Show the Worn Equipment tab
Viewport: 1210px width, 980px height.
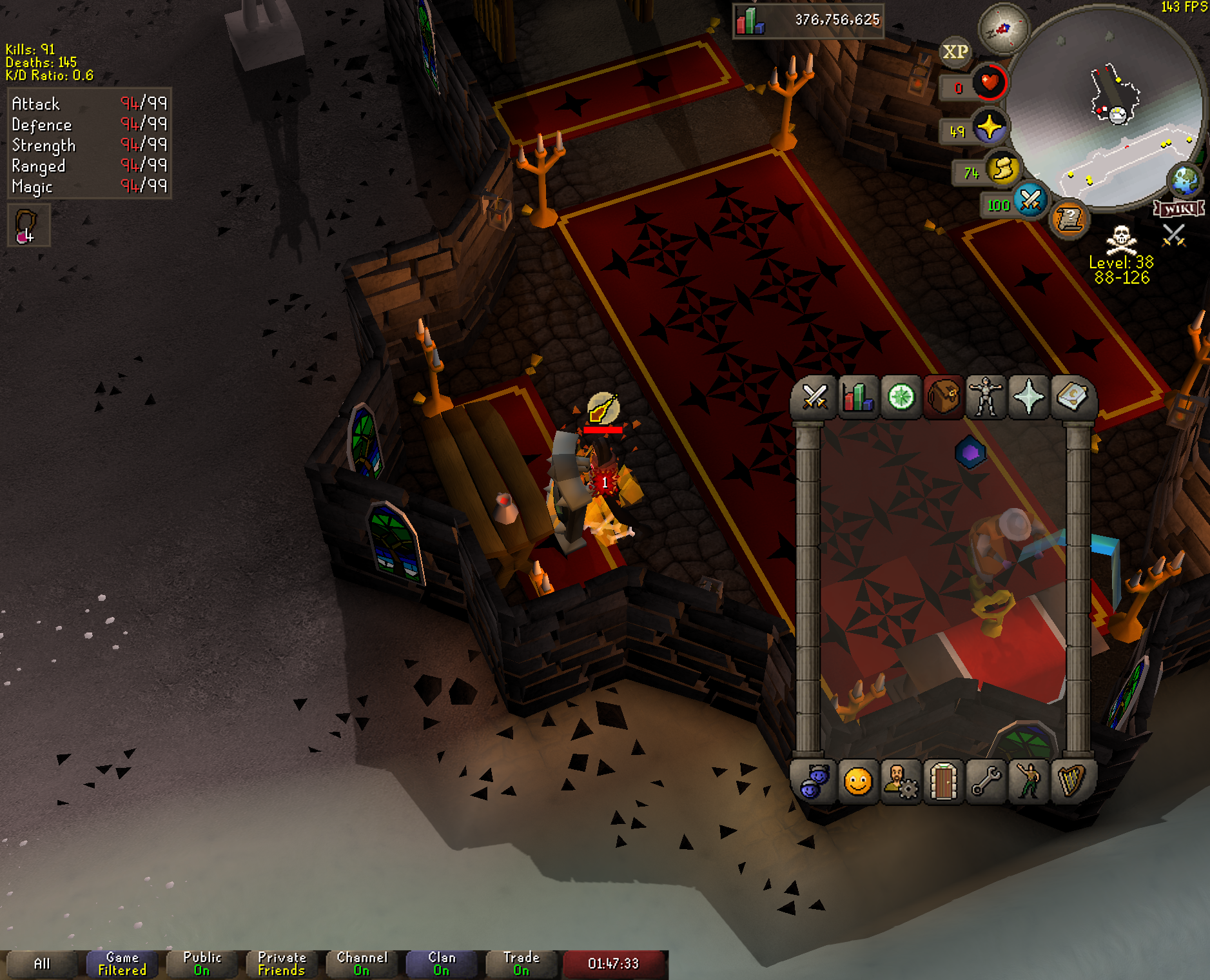tap(986, 397)
